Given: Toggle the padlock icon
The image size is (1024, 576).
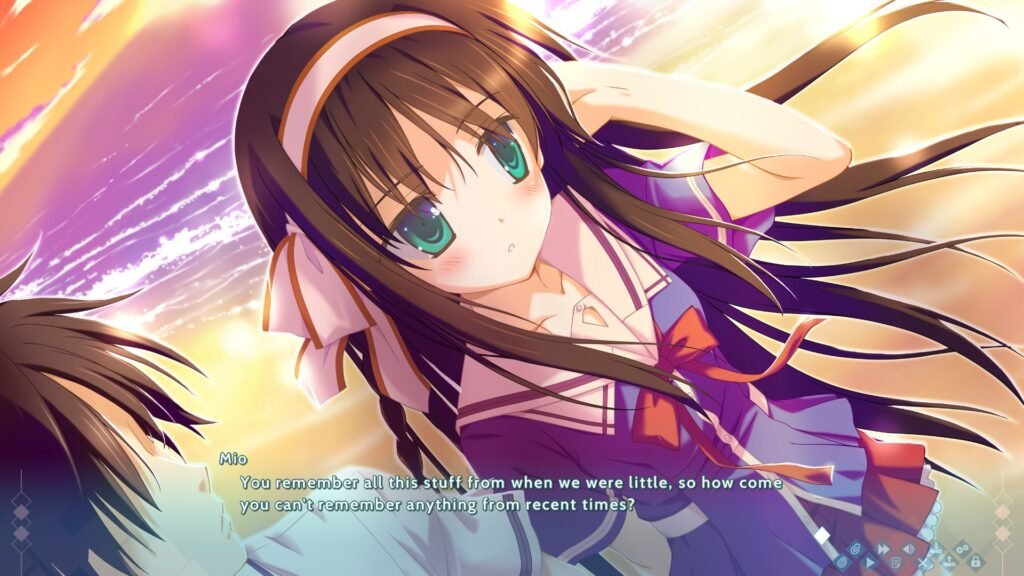Looking at the screenshot, I should point(975,563).
